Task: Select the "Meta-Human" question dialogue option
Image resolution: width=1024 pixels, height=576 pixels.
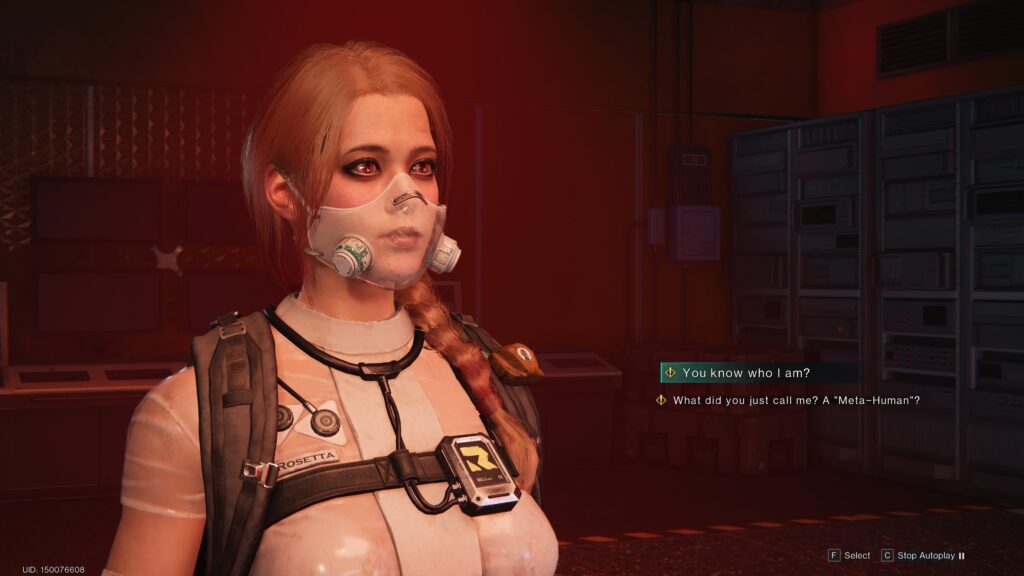Action: pyautogui.click(x=796, y=401)
